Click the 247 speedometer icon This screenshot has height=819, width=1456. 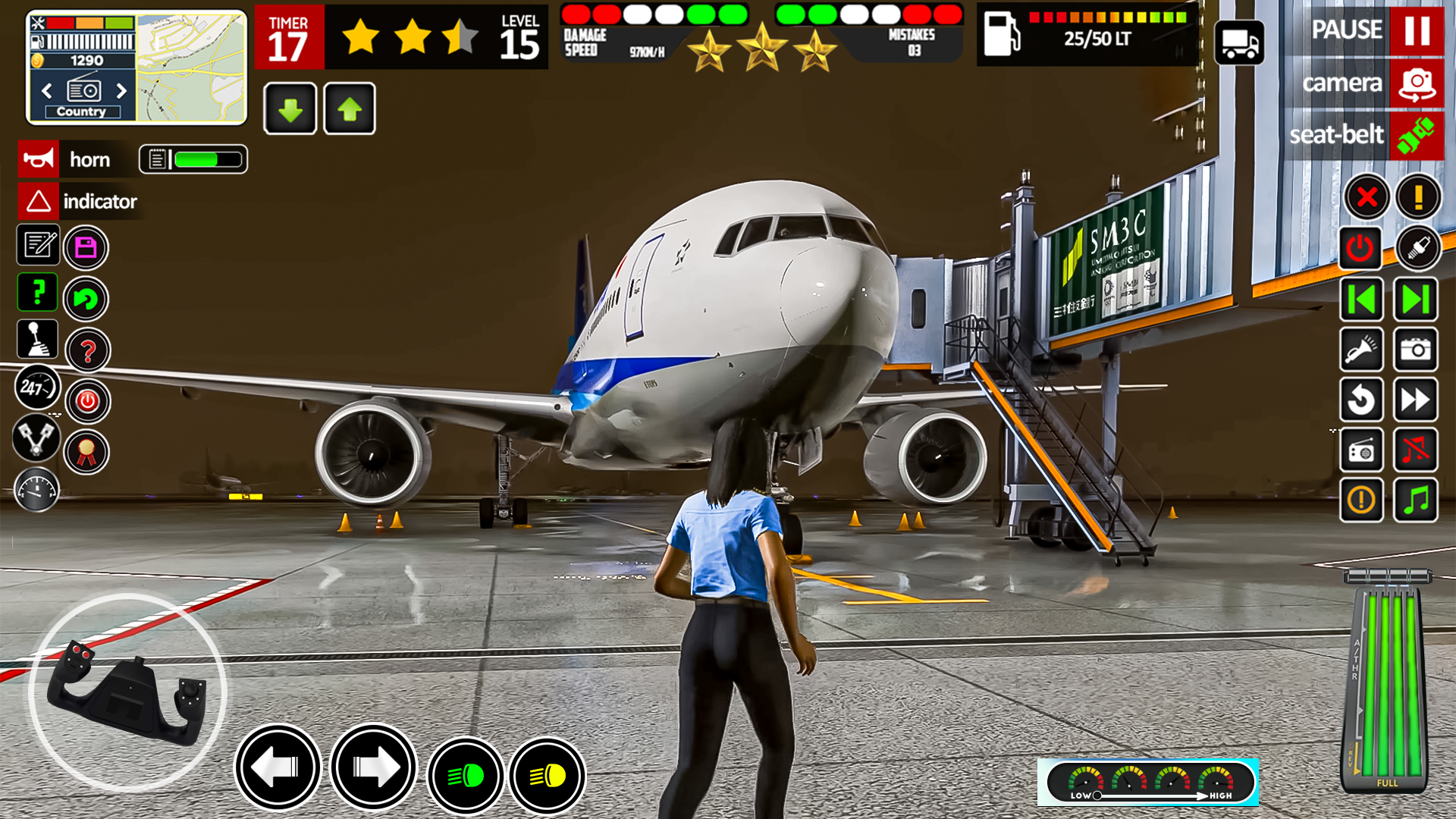pyautogui.click(x=37, y=387)
